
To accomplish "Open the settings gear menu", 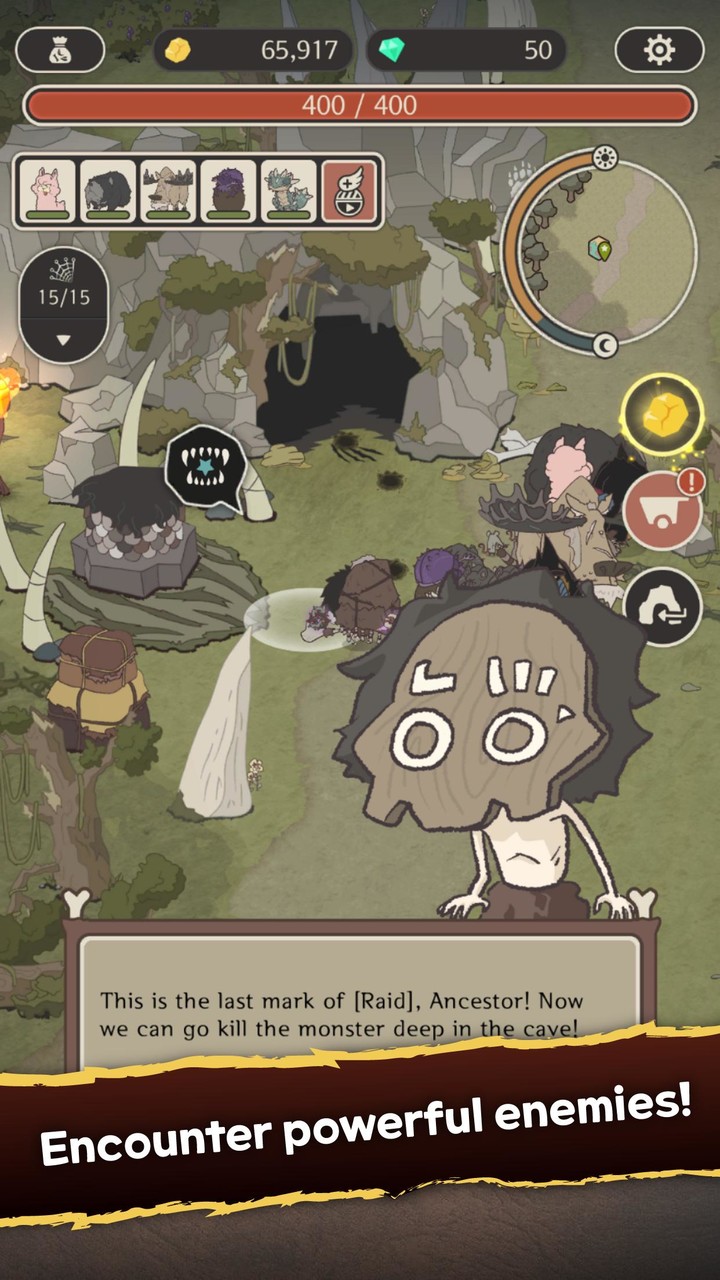I will click(659, 49).
